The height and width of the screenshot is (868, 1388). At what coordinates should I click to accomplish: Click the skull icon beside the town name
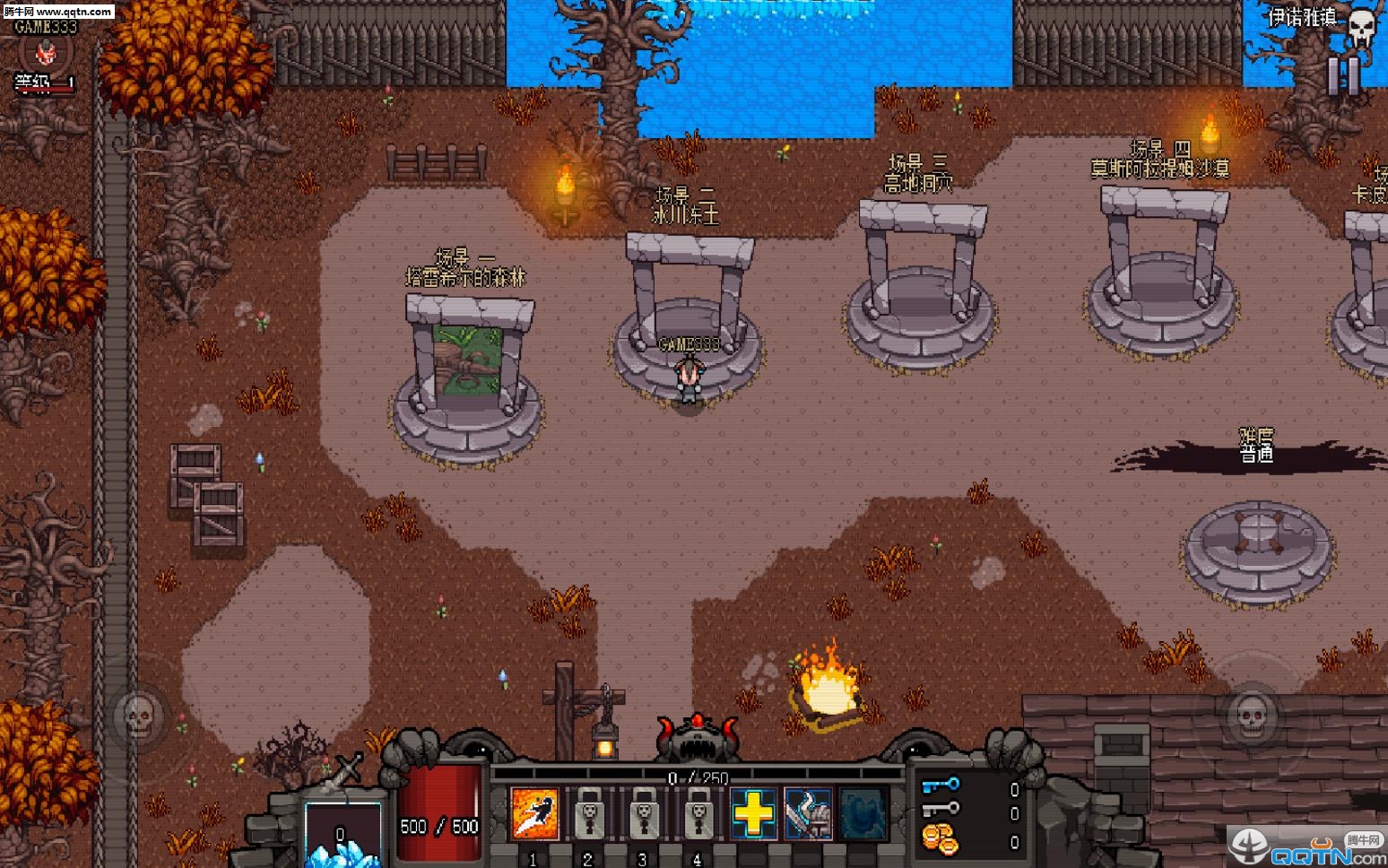click(1361, 27)
